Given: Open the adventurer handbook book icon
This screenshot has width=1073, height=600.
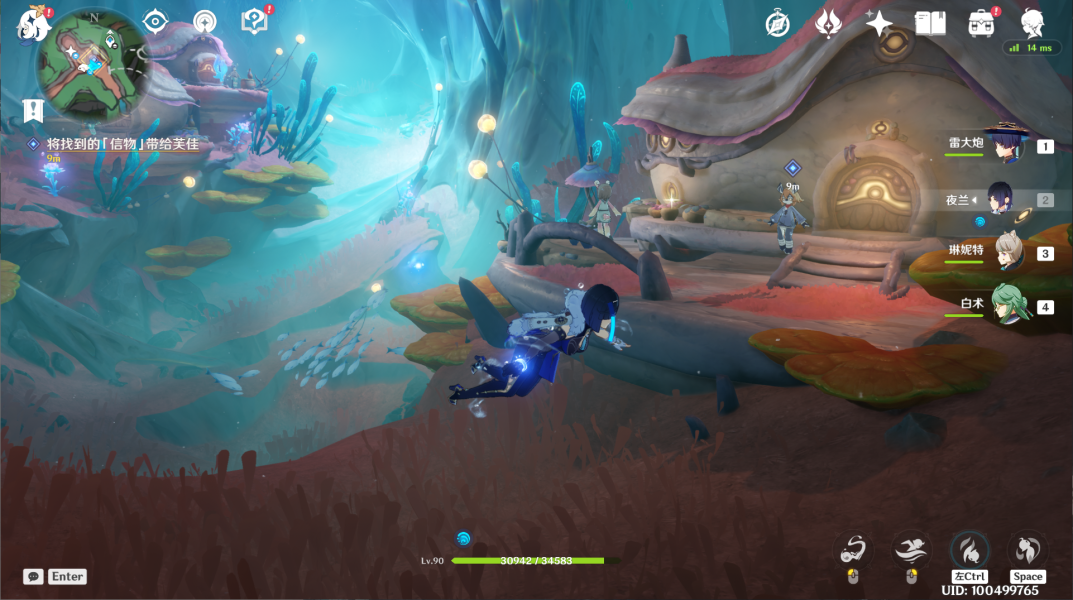Looking at the screenshot, I should (x=930, y=23).
